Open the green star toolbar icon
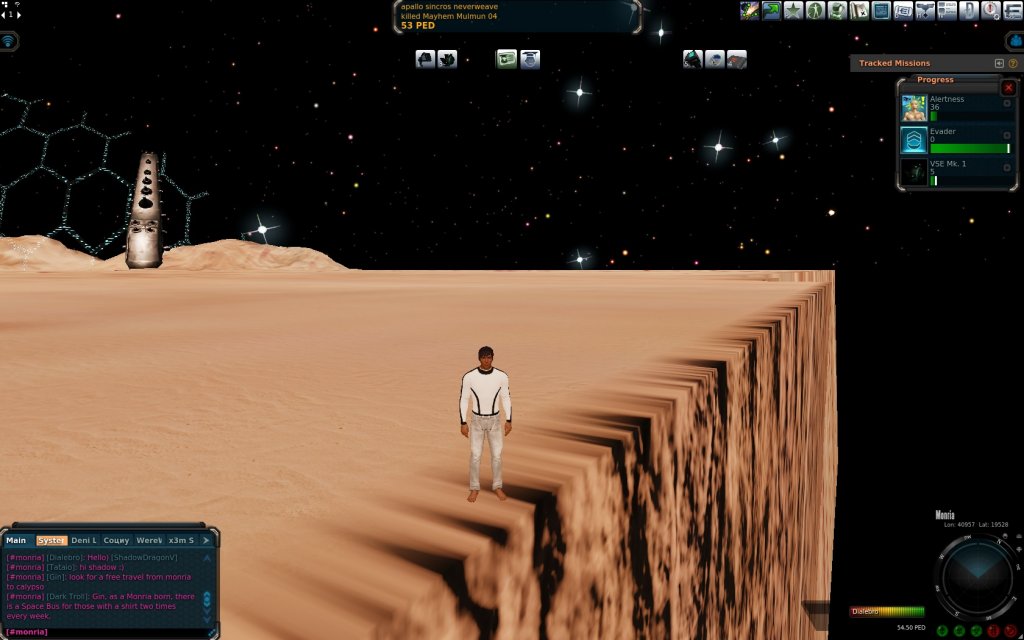 click(x=793, y=11)
